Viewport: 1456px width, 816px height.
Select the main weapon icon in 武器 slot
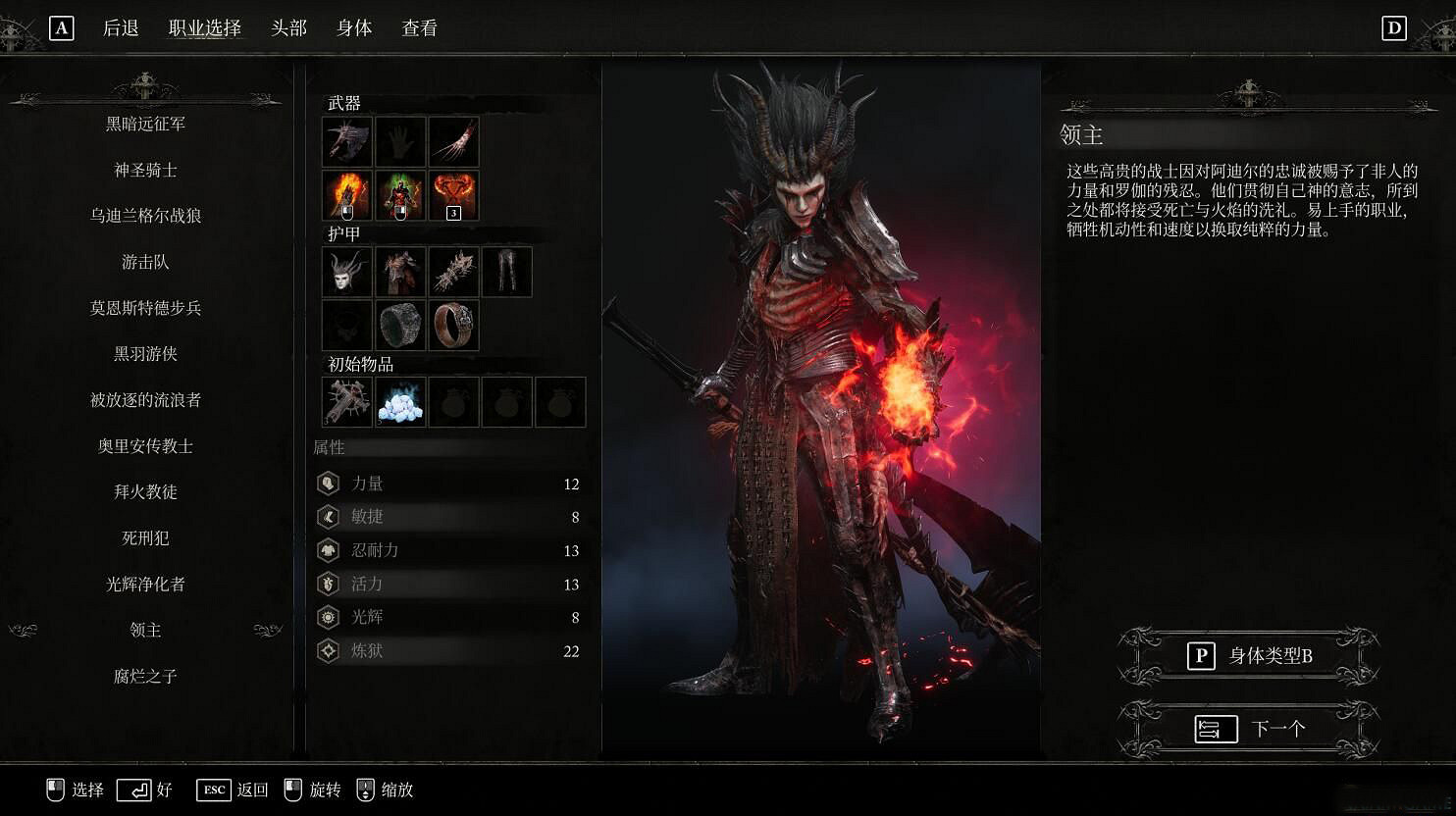pos(346,141)
